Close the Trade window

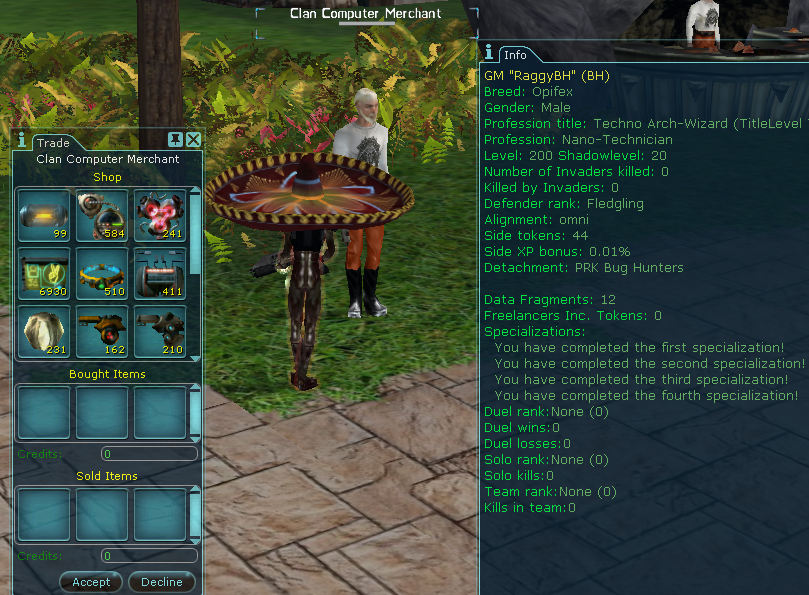pos(193,140)
